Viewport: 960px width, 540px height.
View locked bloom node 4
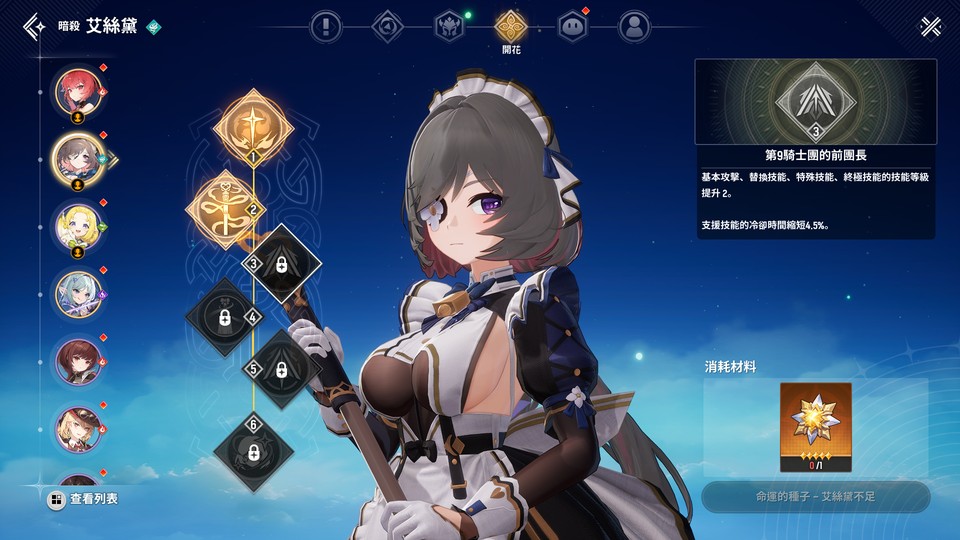click(223, 317)
